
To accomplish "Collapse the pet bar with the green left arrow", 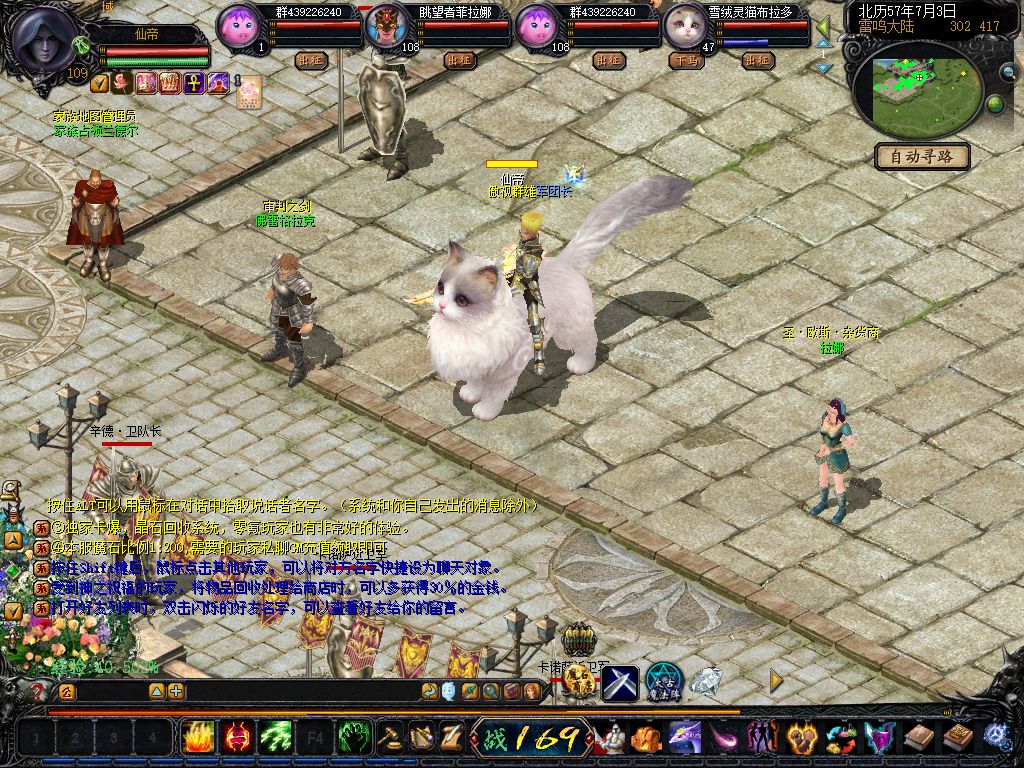I will click(823, 27).
